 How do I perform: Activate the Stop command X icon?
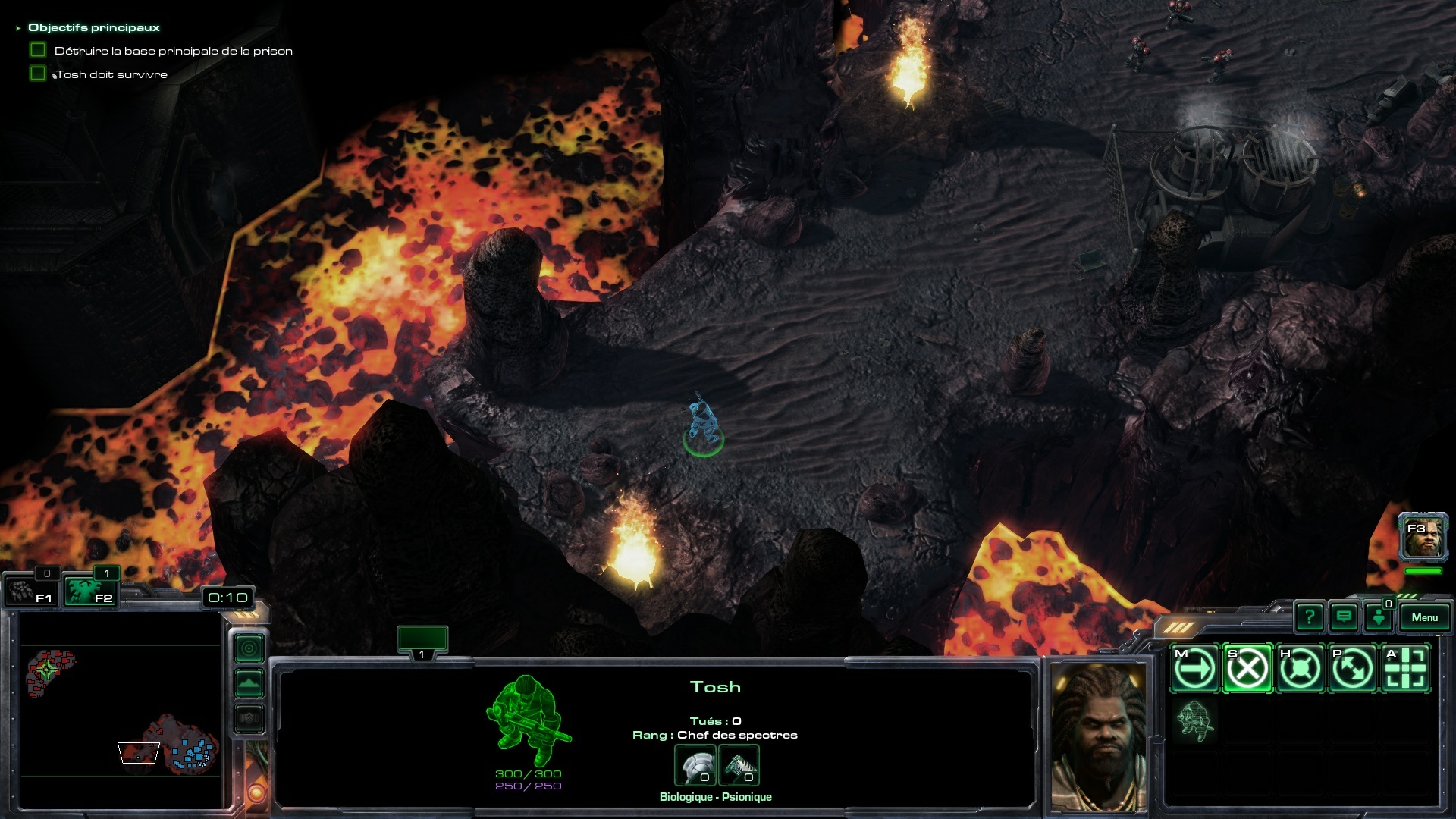[1247, 669]
